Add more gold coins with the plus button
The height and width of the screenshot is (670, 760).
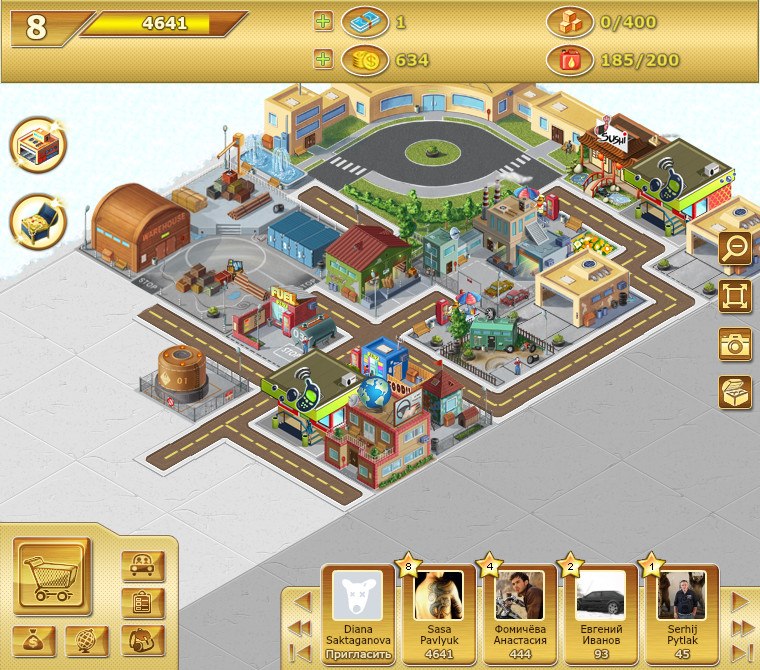click(x=323, y=60)
